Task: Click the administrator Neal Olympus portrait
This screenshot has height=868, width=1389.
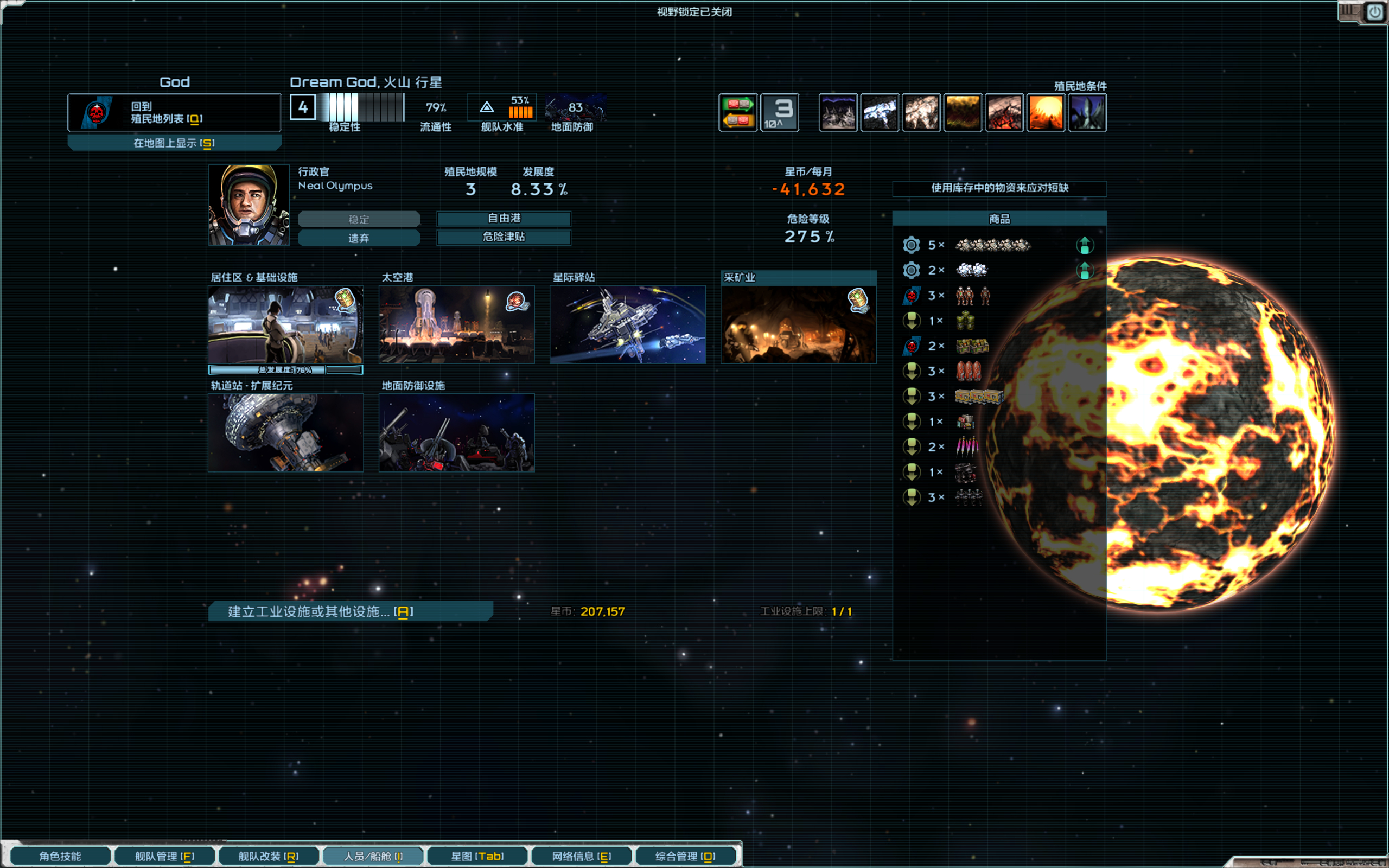Action: point(249,205)
